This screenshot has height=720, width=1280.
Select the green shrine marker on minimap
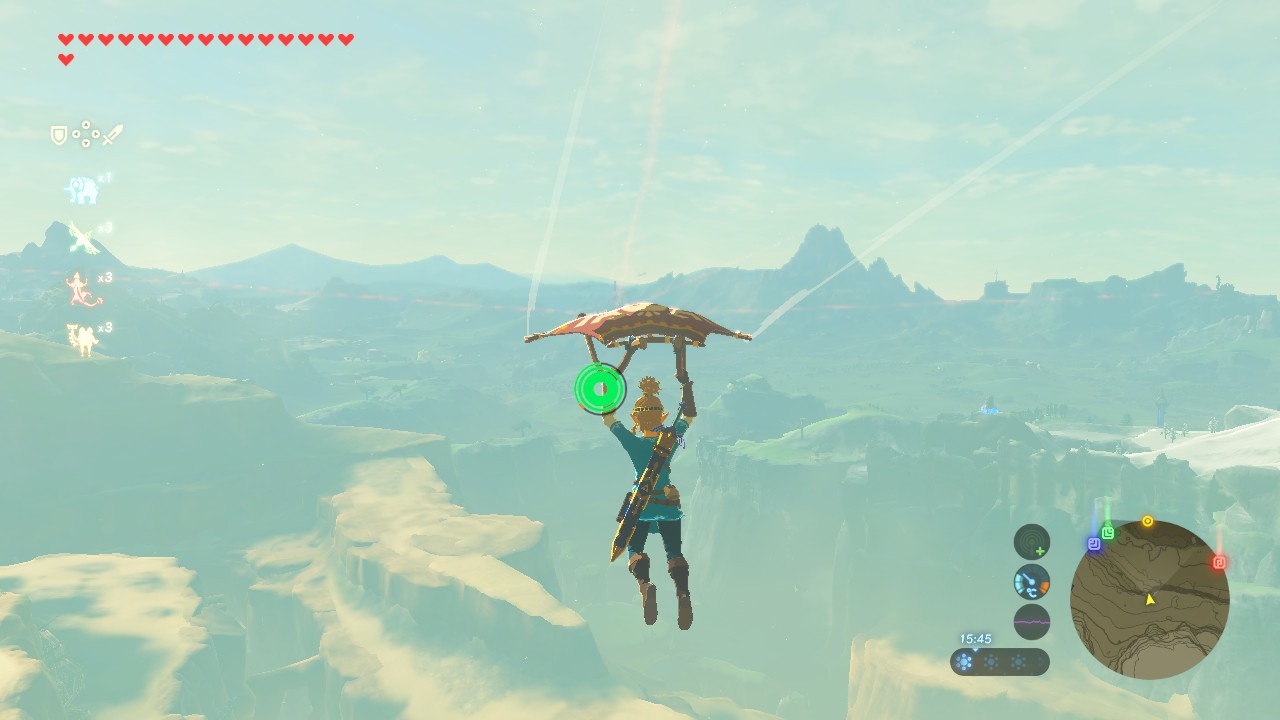(x=1108, y=533)
